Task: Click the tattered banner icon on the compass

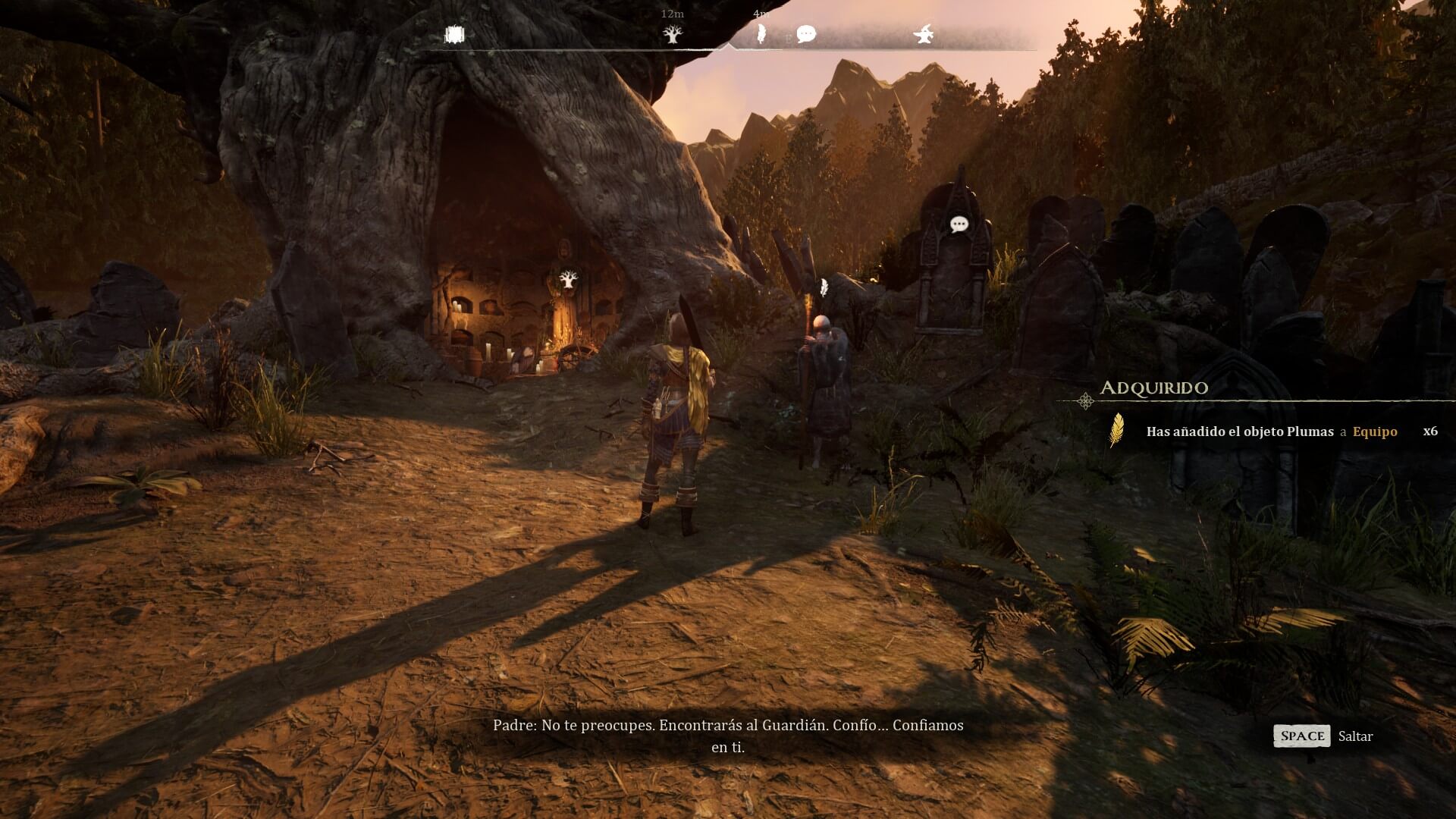Action: tap(453, 35)
